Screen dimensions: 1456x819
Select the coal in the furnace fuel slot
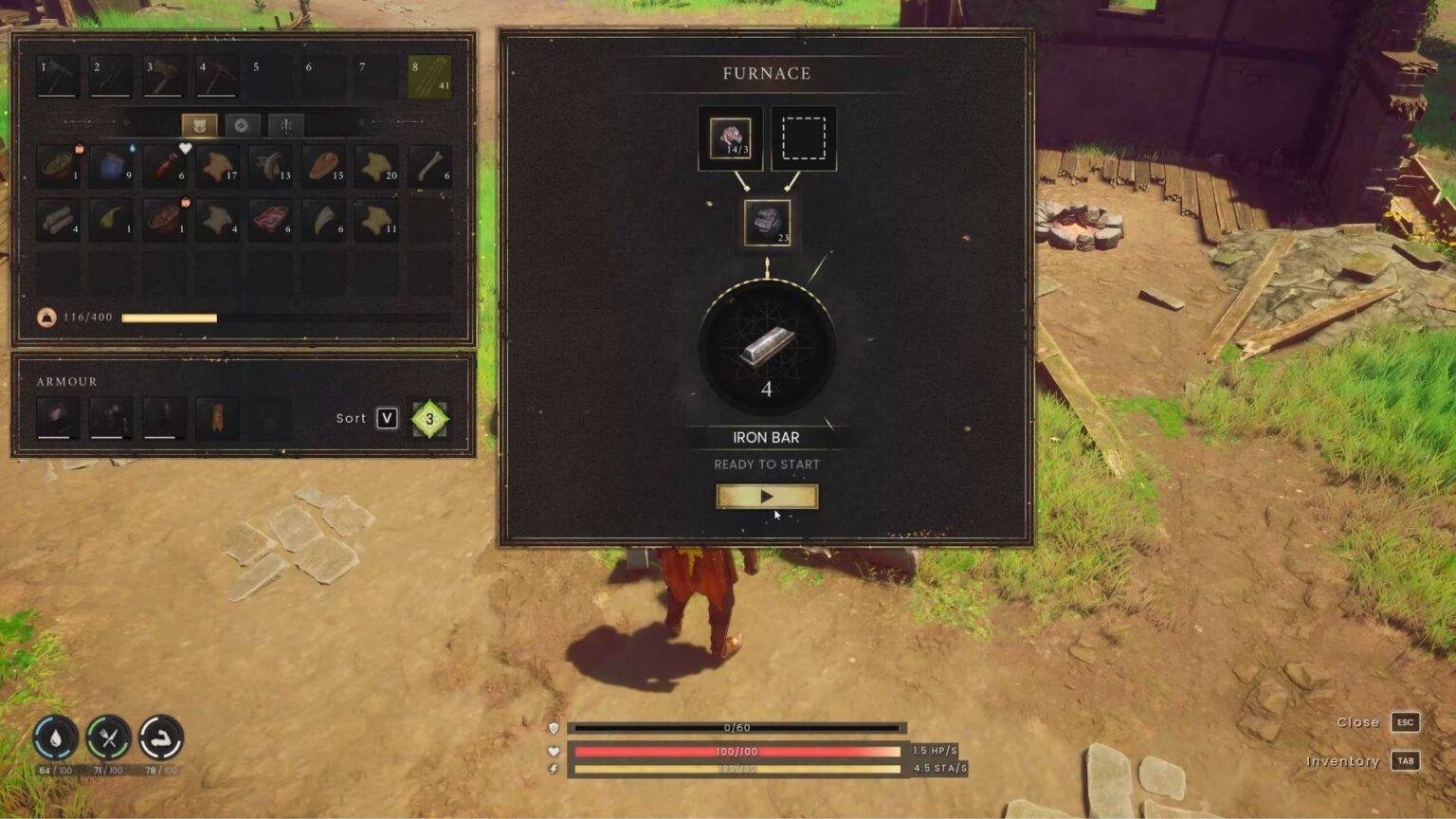coord(766,224)
